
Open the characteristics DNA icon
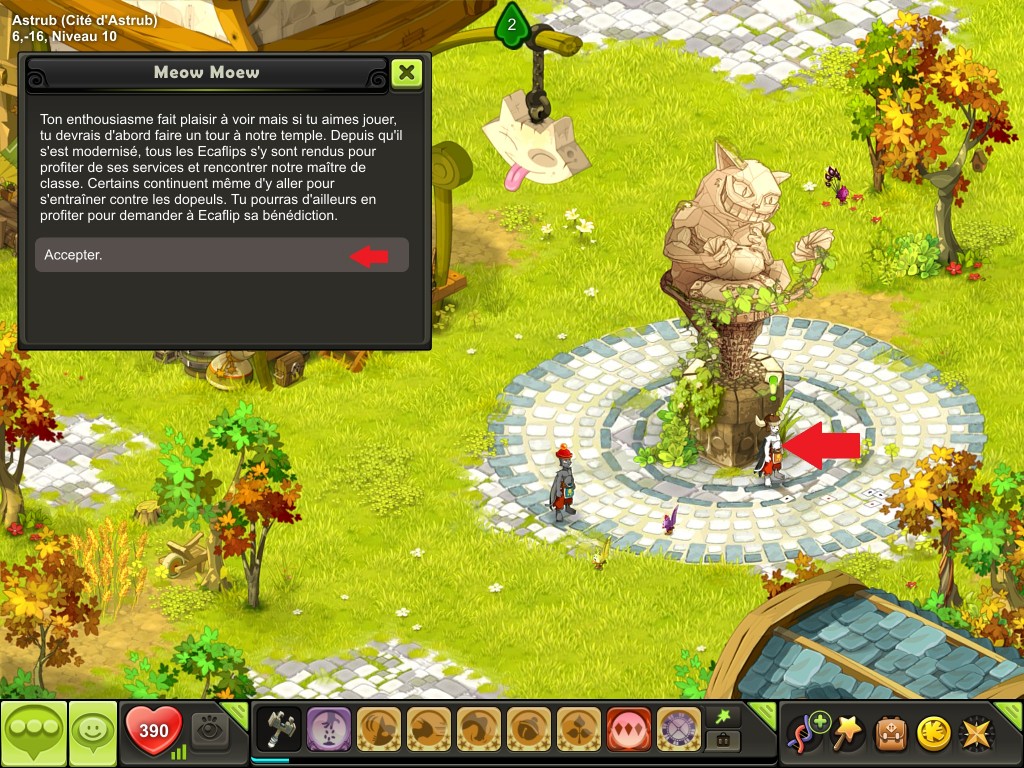[806, 733]
